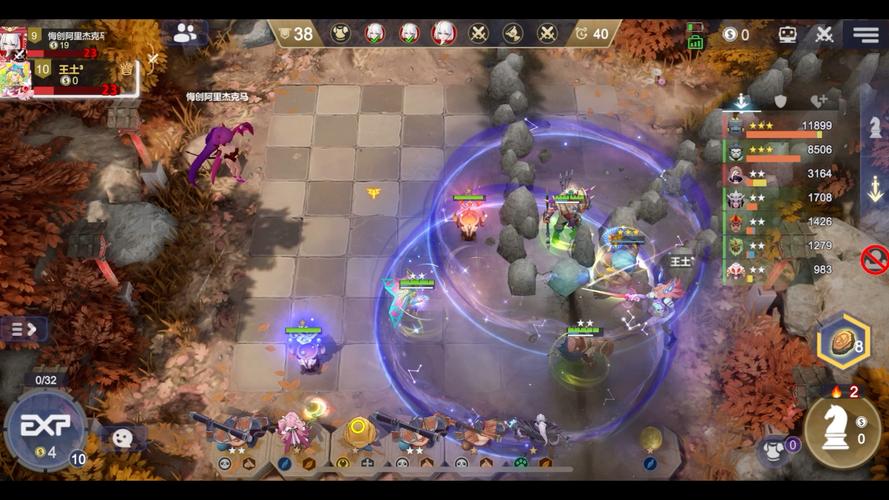Screen dimensions: 889x500
Task: Open the hamburger main menu
Action: click(866, 34)
